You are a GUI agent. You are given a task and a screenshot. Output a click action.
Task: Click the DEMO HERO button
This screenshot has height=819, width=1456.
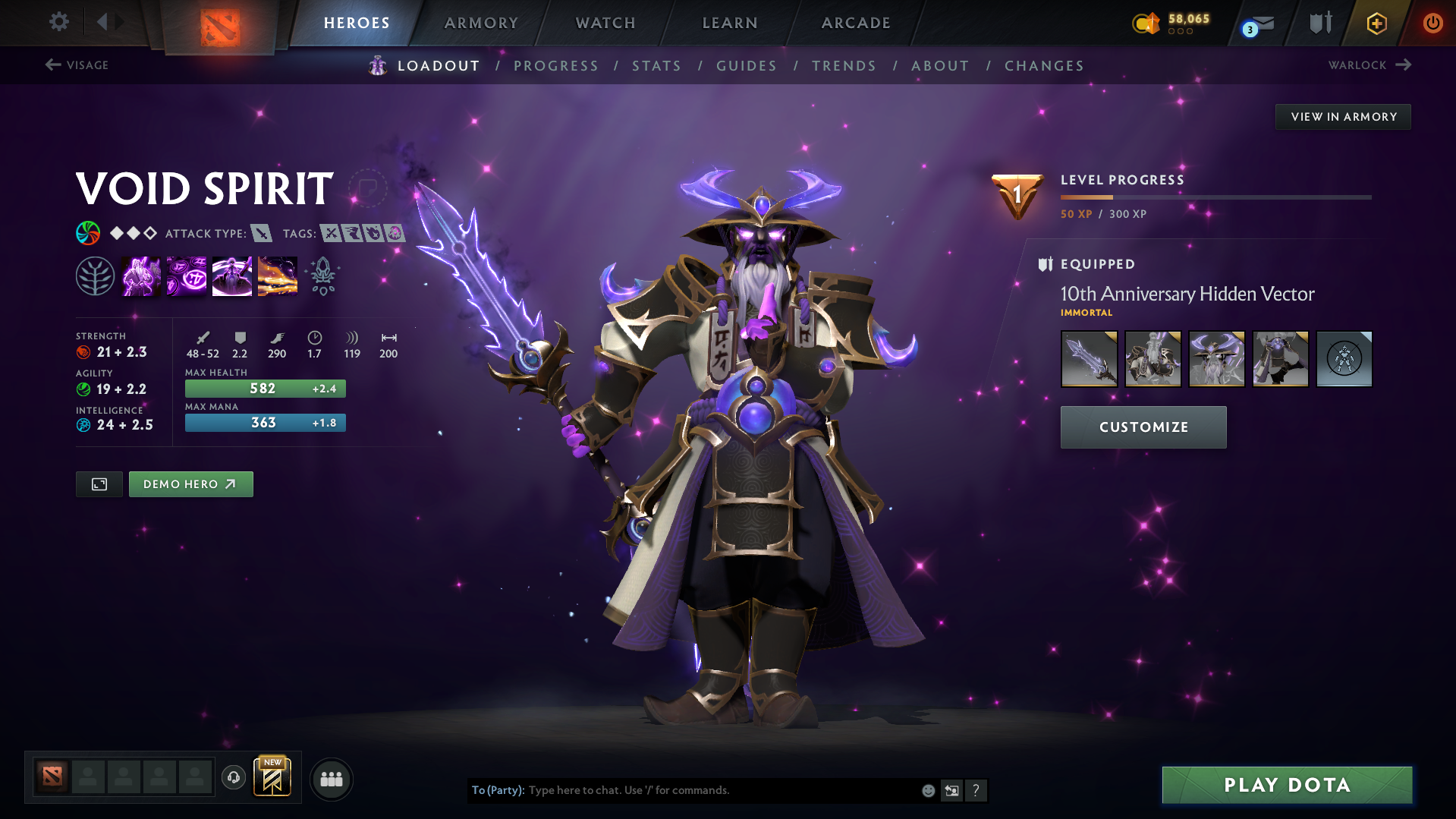tap(190, 484)
